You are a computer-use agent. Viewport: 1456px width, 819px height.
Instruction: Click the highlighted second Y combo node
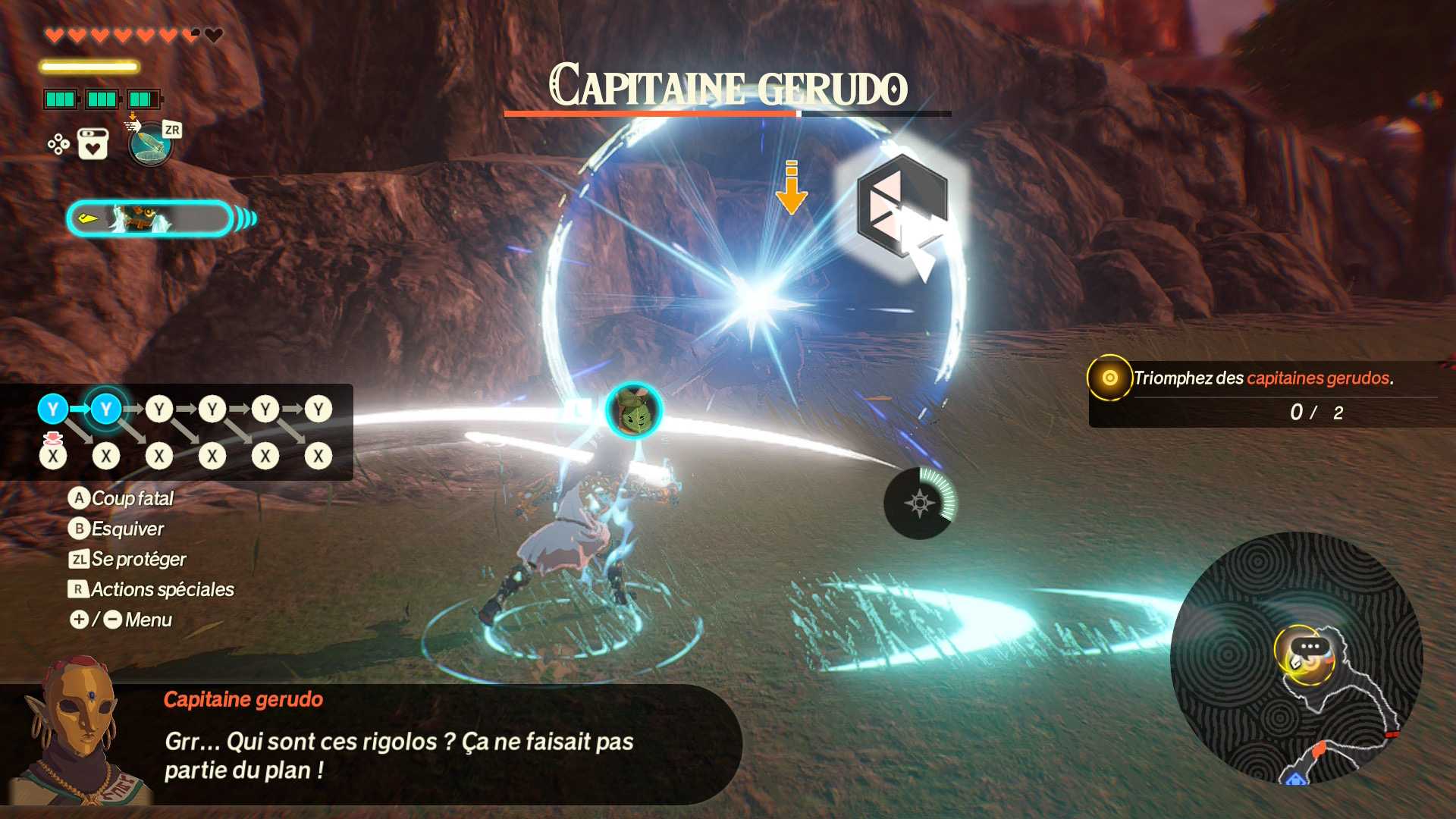pos(106,409)
